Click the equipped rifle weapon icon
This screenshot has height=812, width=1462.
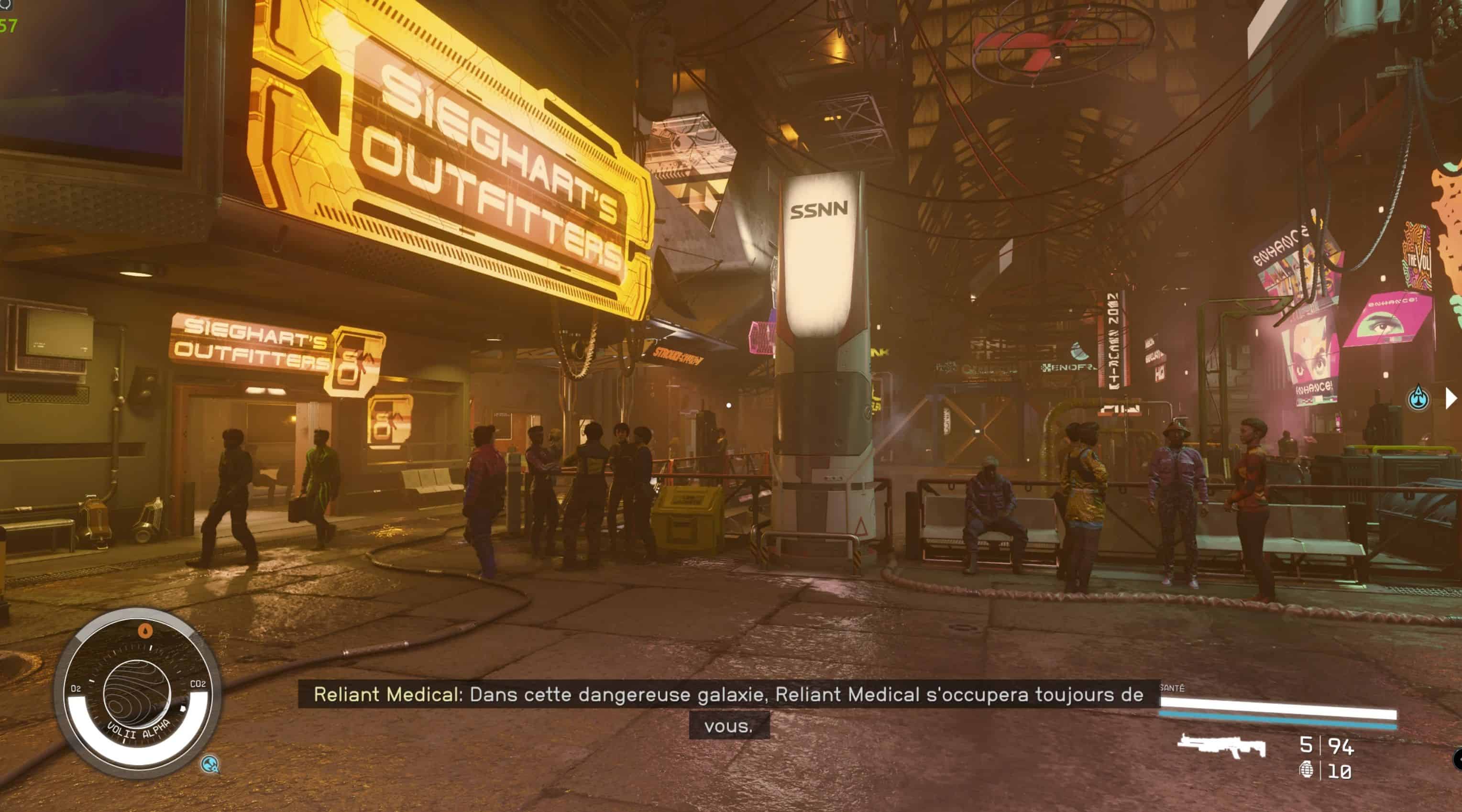pos(1221,745)
